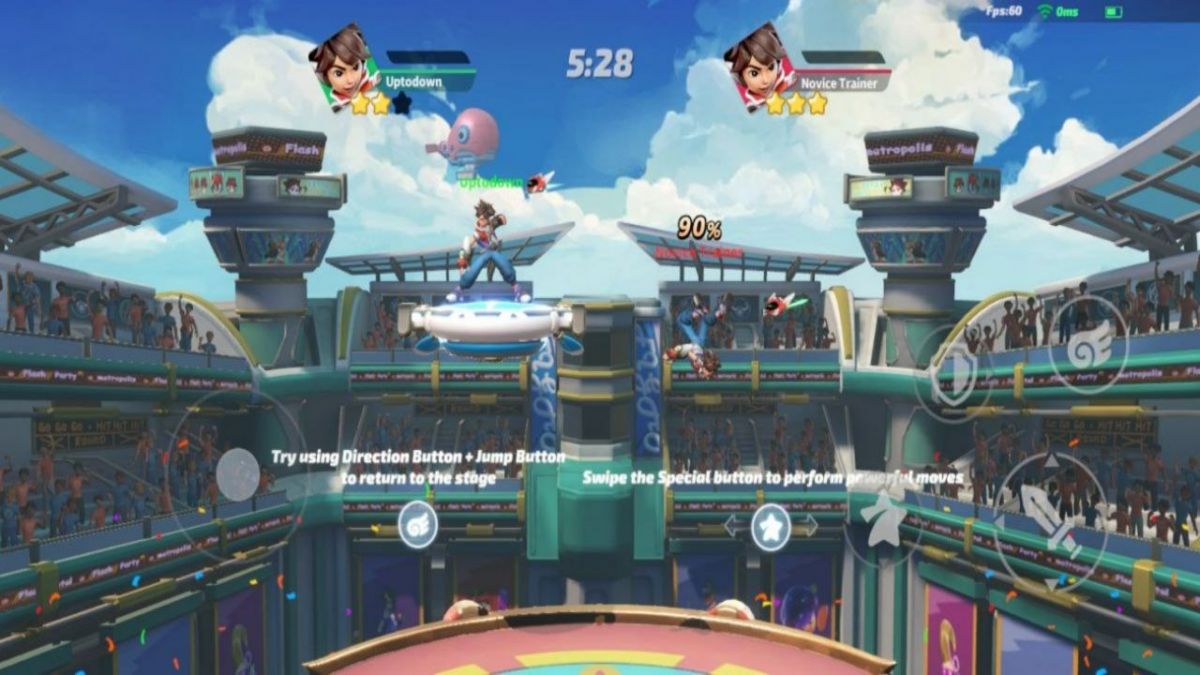1200x675 pixels.
Task: Activate the translucent shield button
Action: point(952,376)
